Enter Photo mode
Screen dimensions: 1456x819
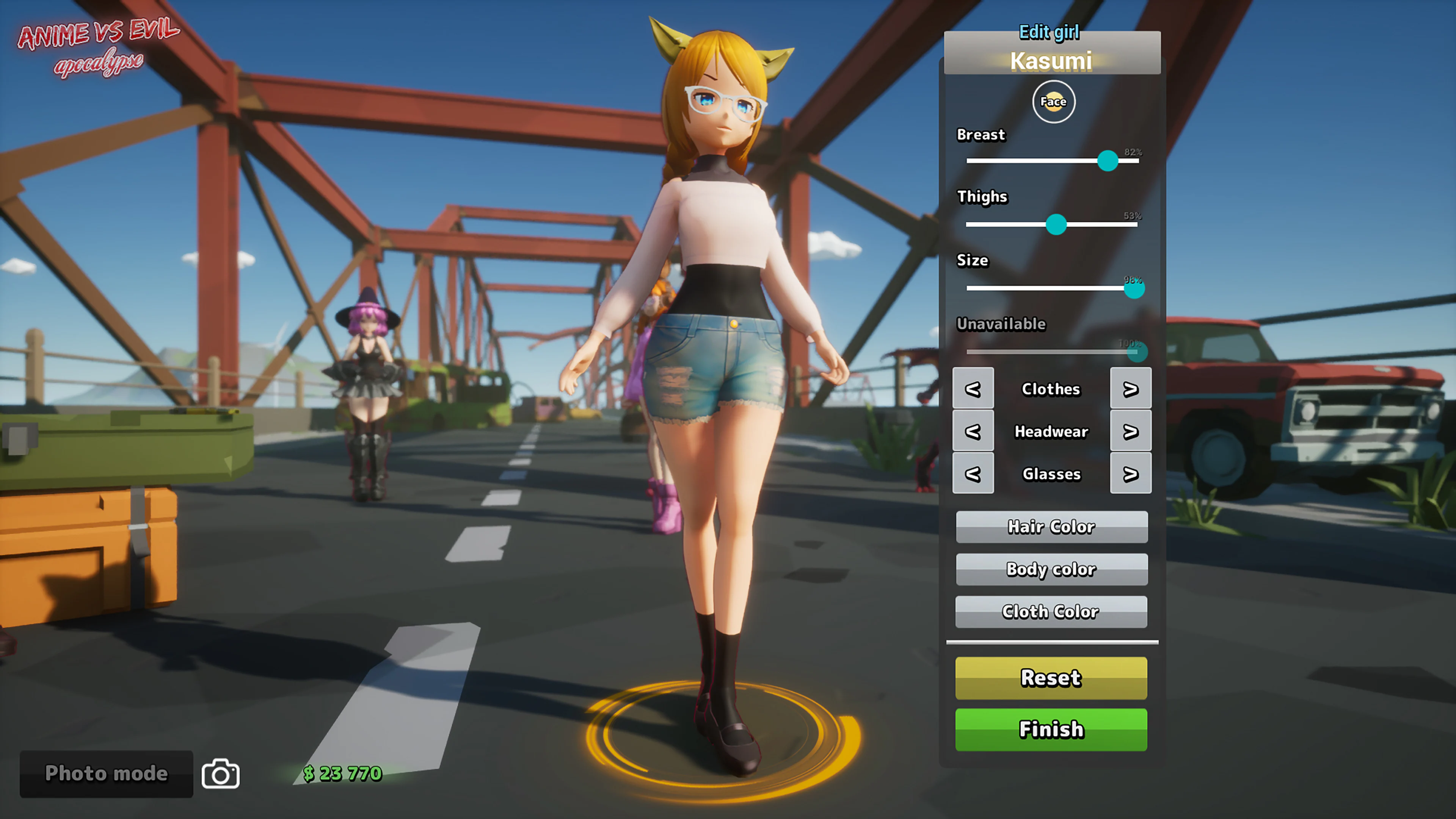tap(106, 774)
